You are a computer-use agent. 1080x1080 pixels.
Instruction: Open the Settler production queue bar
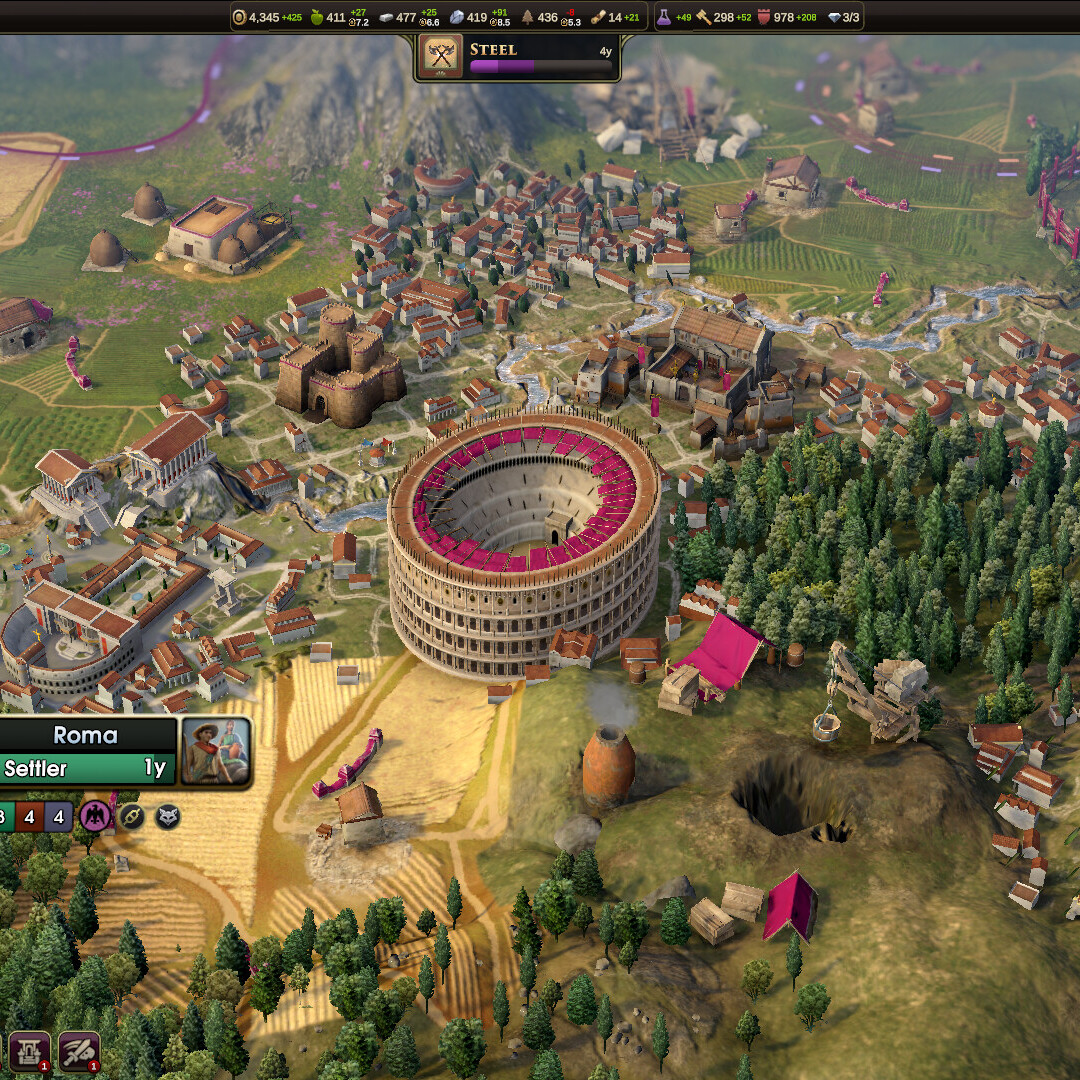pos(86,768)
